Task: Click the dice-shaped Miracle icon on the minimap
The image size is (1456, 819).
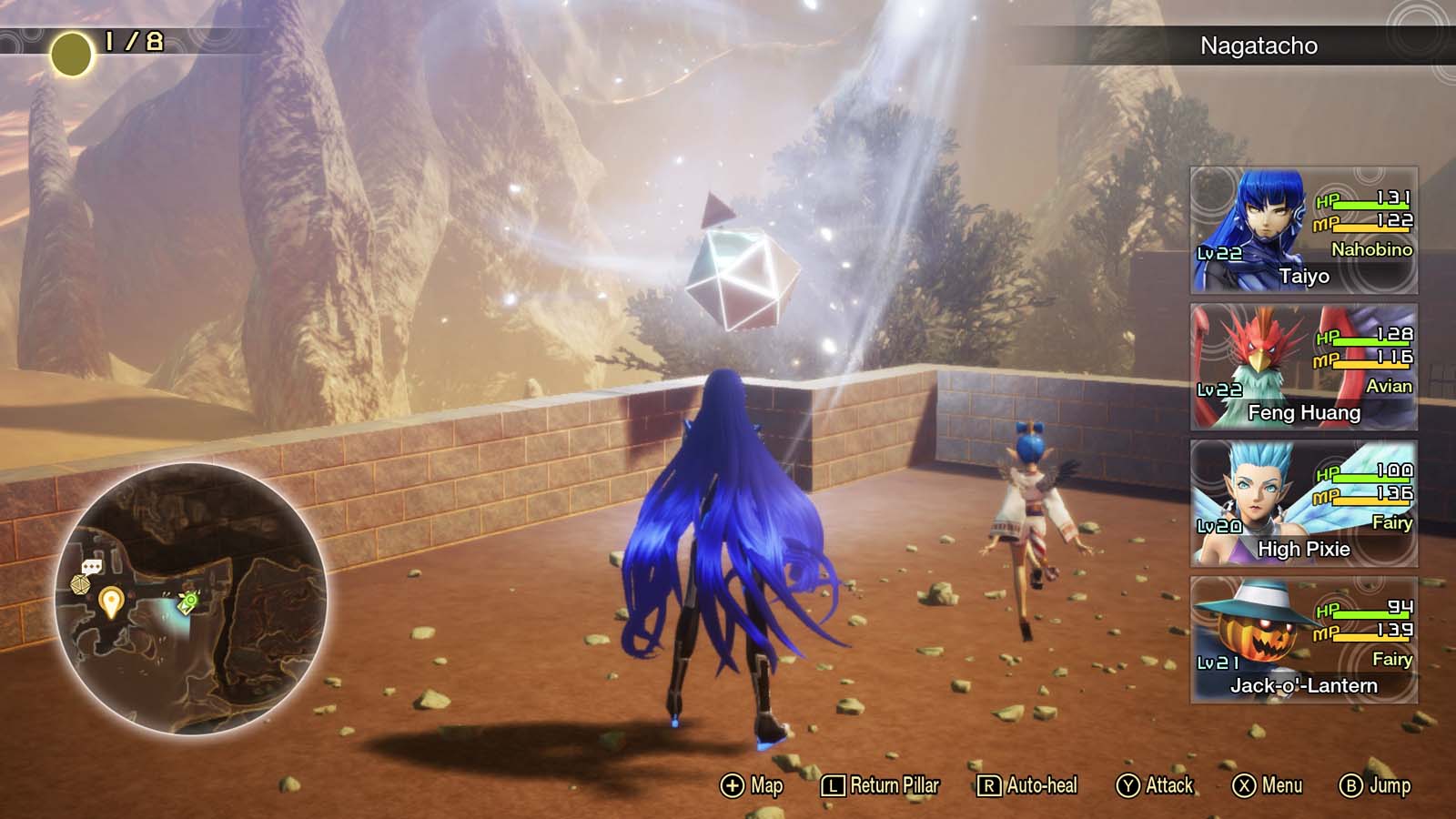Action: 79,584
